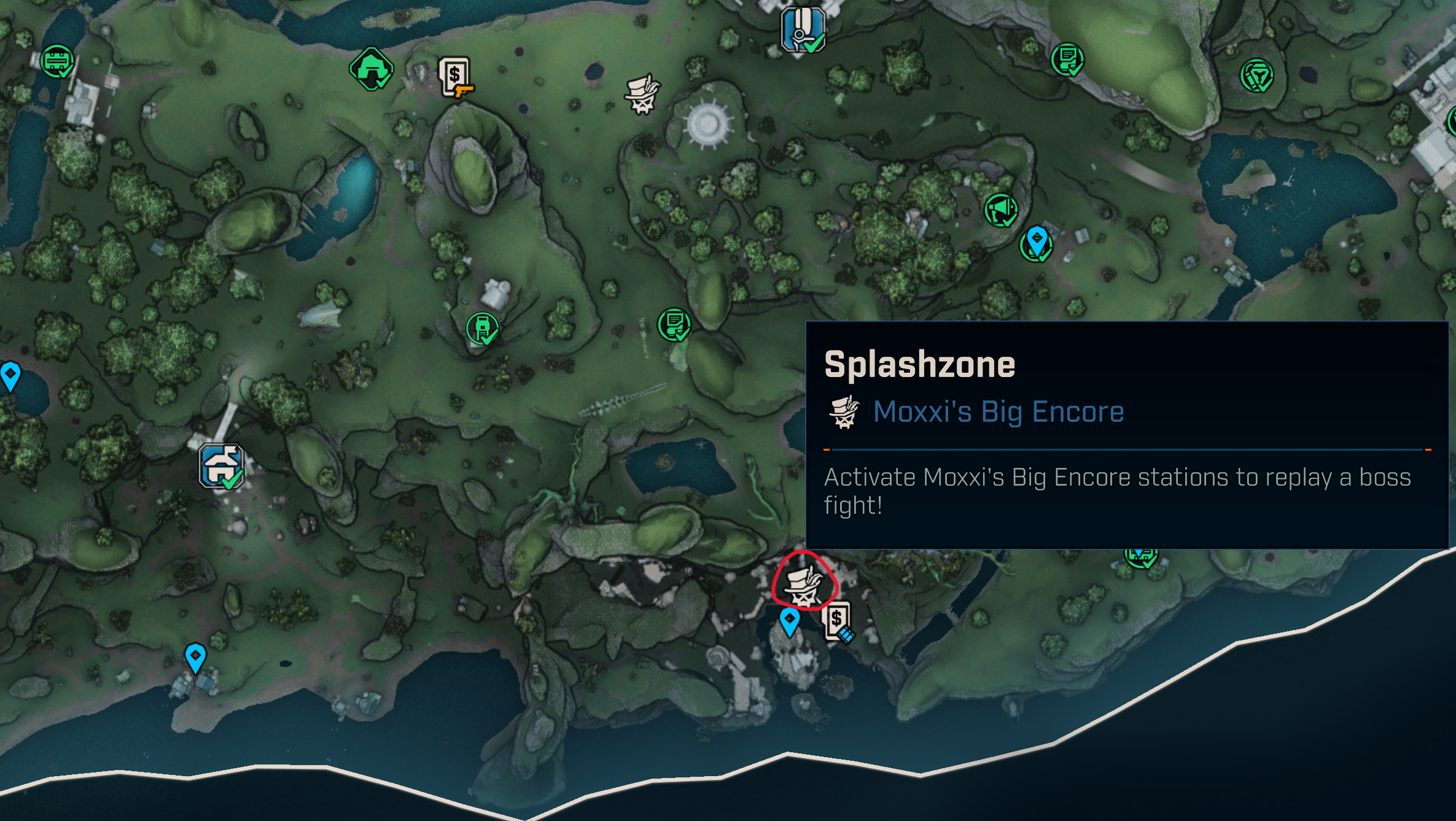Click the ammo vending machine marker

(837, 621)
